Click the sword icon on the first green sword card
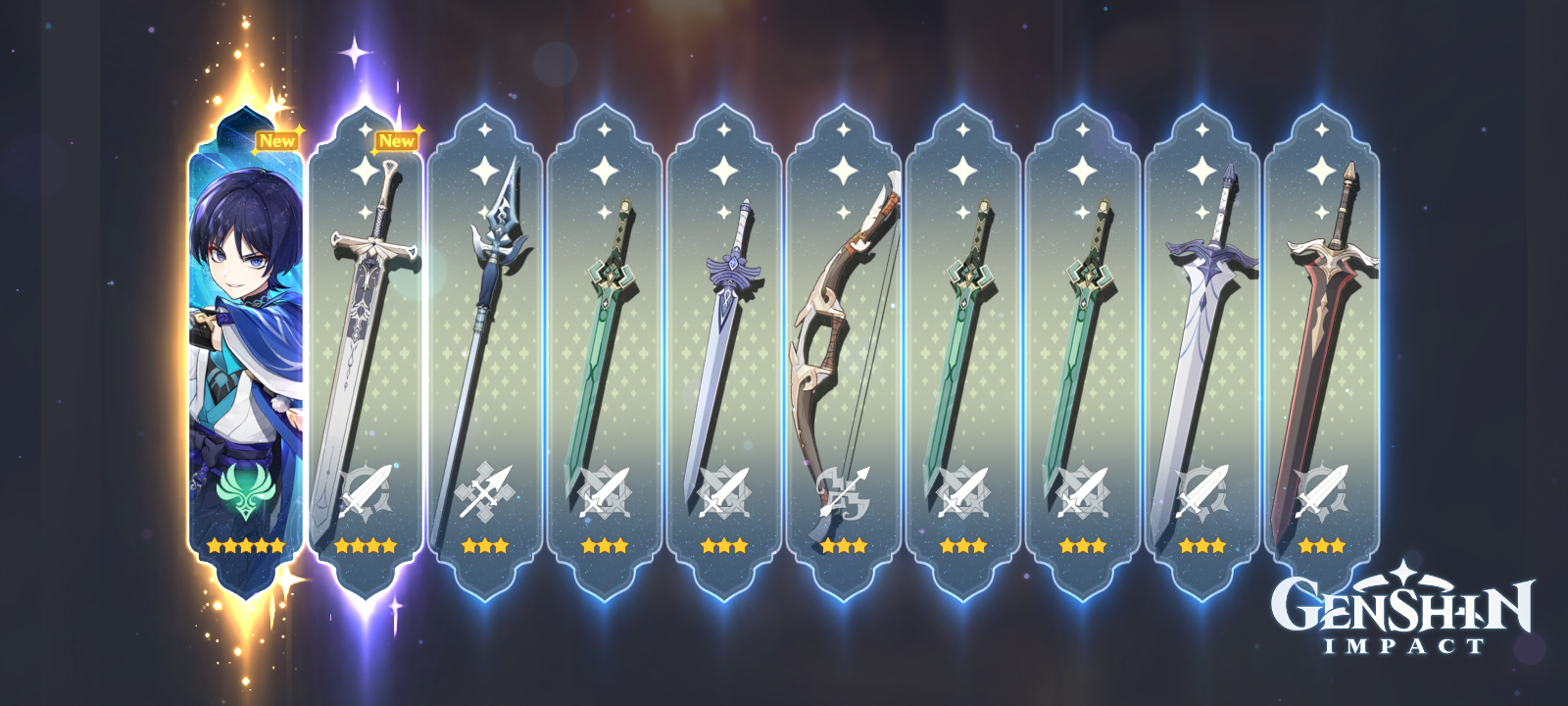This screenshot has width=1568, height=706. click(605, 490)
